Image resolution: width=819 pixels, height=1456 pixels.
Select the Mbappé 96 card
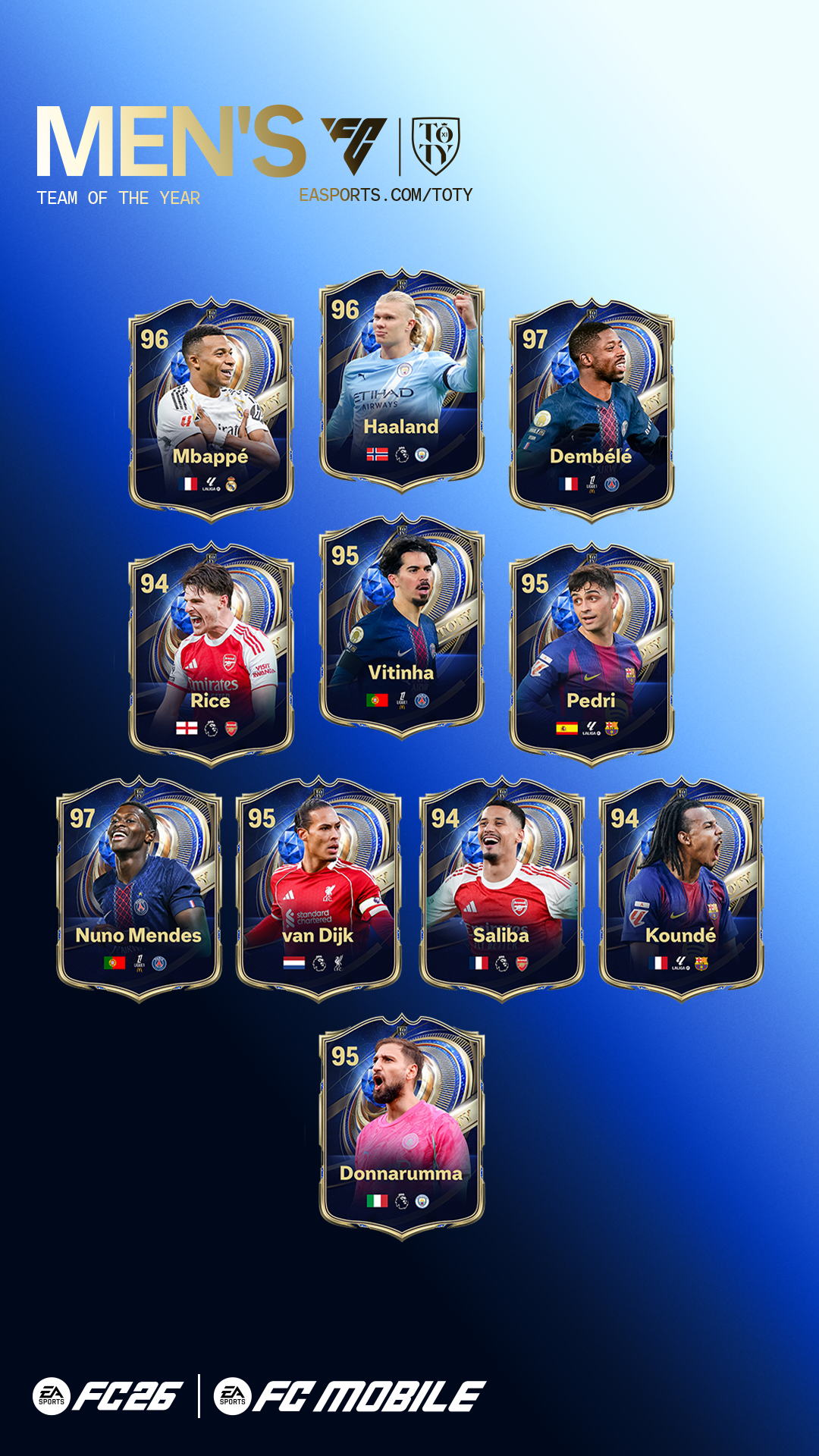coord(211,409)
